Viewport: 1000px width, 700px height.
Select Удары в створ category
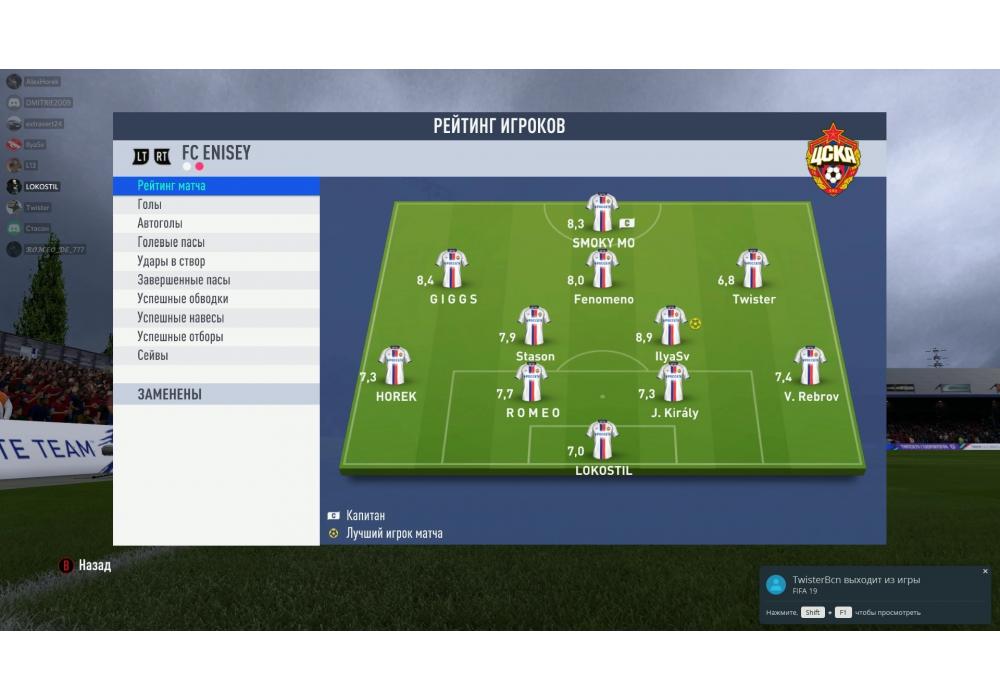(x=216, y=262)
